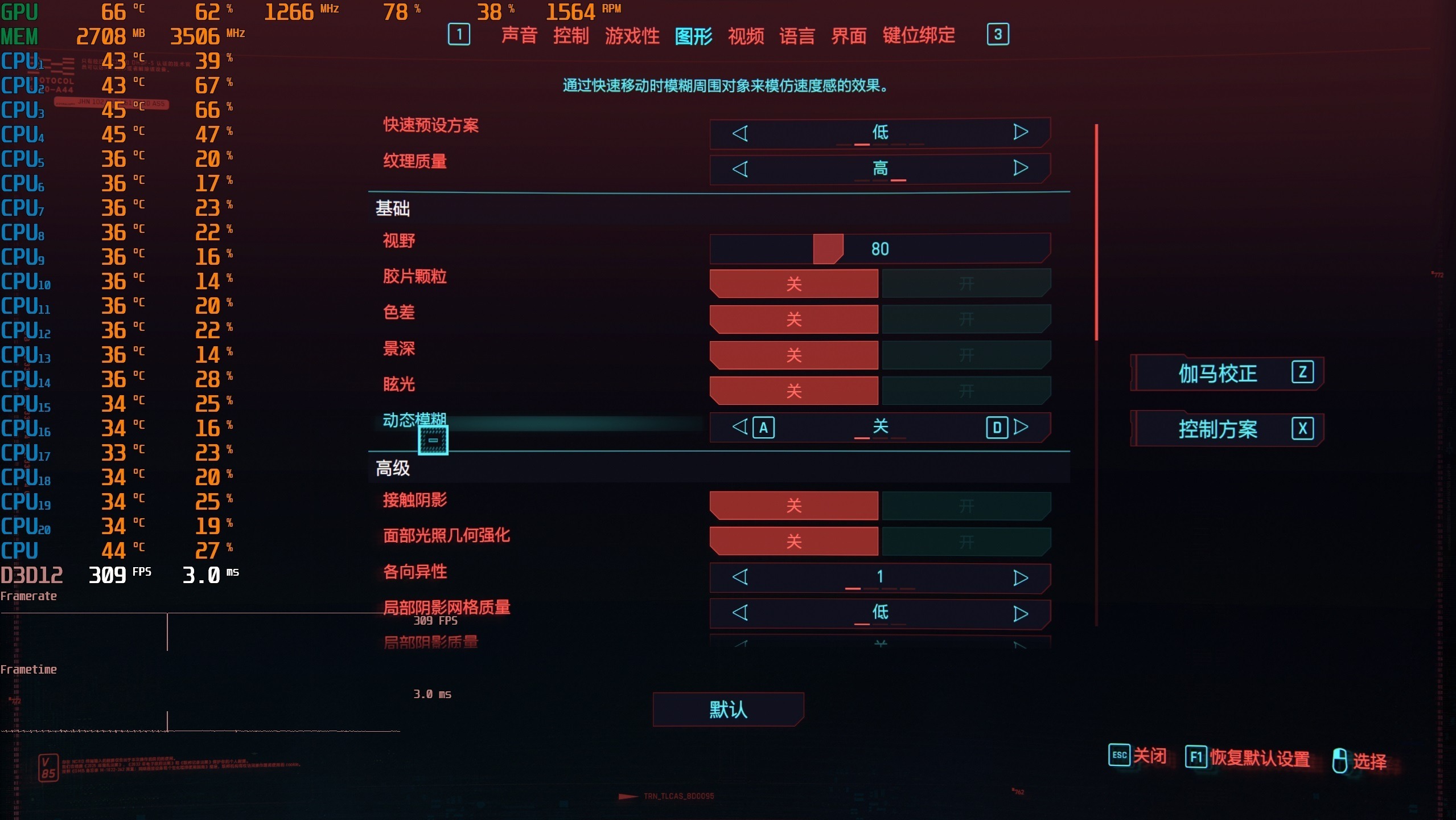This screenshot has height=820, width=1456.
Task: Click the [A] key icon beside 动态模糊
Action: 764,428
